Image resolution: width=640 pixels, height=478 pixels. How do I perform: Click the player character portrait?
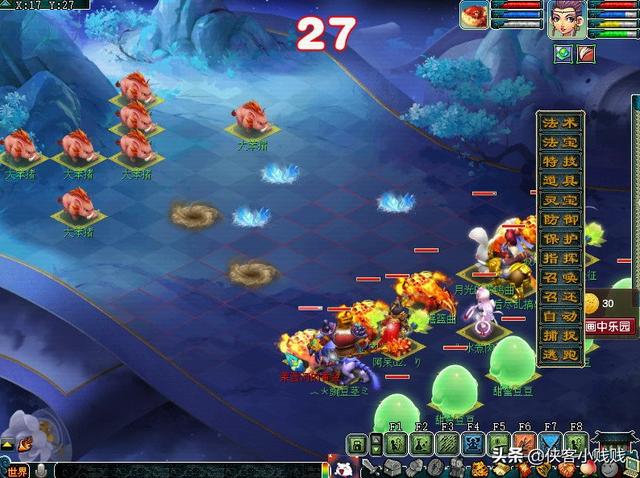pos(567,19)
